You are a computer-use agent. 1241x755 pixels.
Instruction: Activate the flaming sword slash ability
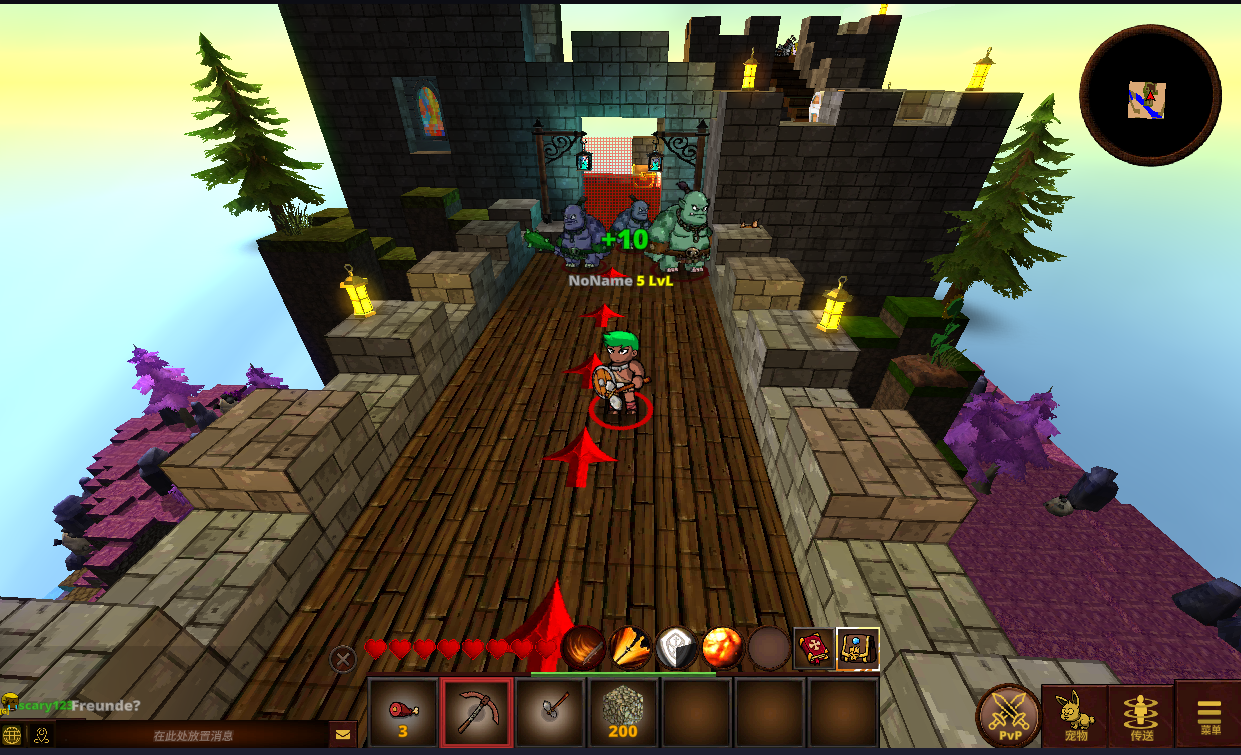(583, 648)
